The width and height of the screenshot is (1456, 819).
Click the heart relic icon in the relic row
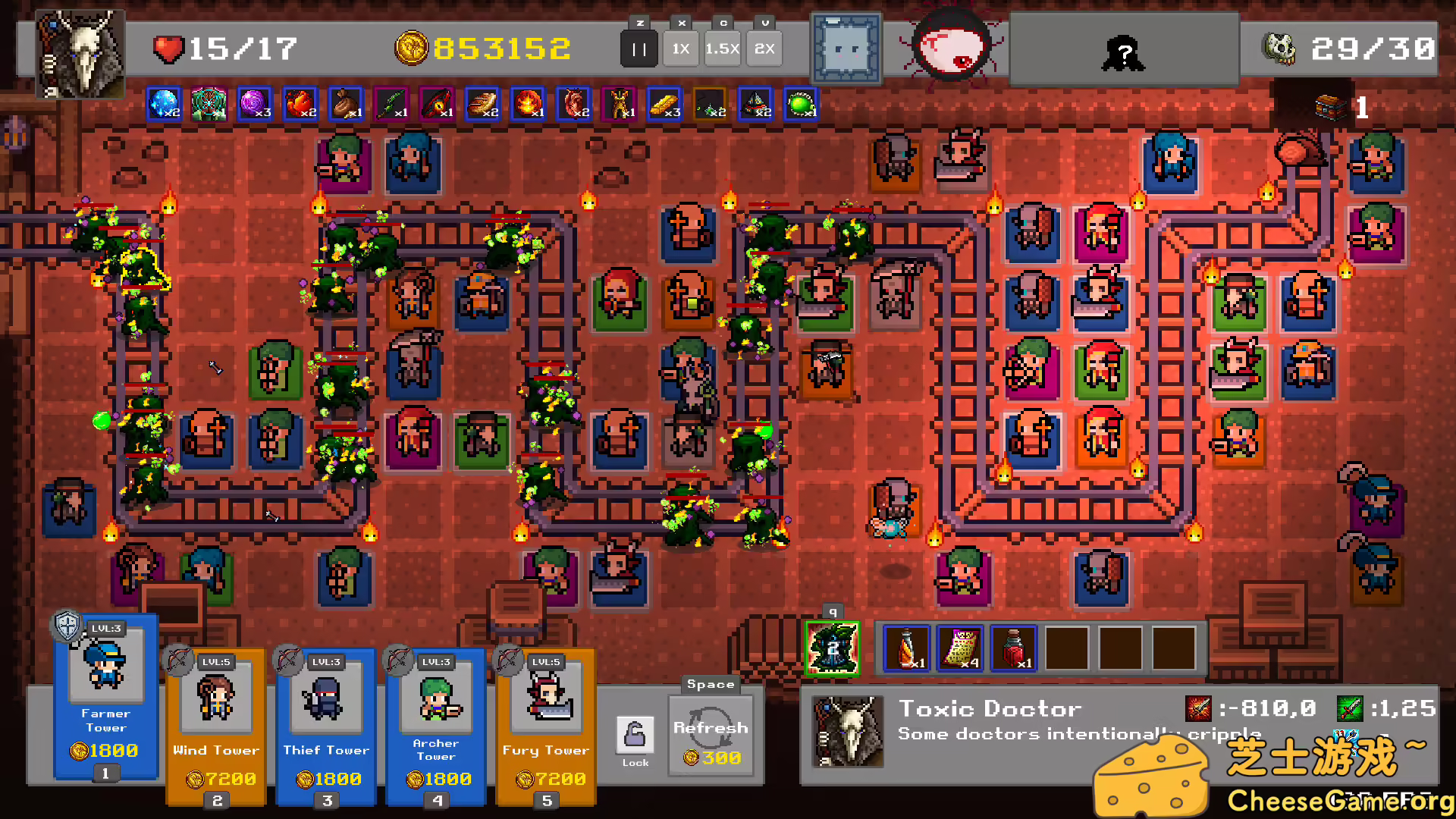[573, 105]
